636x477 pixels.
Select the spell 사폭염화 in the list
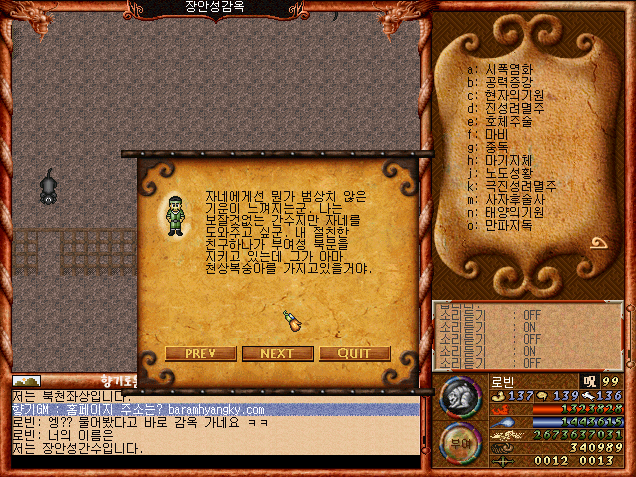pos(509,69)
